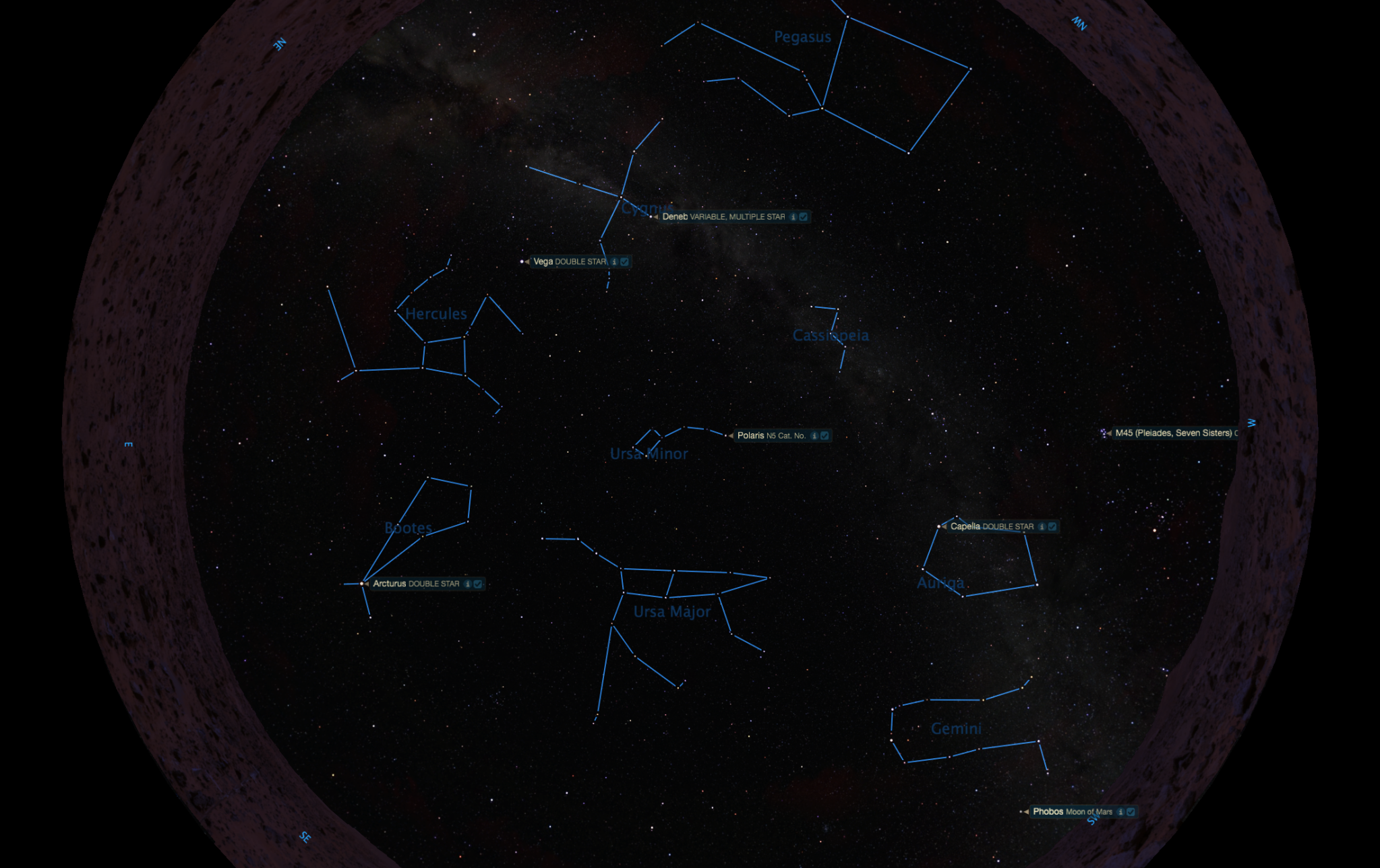Image resolution: width=1380 pixels, height=868 pixels.
Task: Uncheck the Polaris label checkbox
Action: pyautogui.click(x=824, y=436)
